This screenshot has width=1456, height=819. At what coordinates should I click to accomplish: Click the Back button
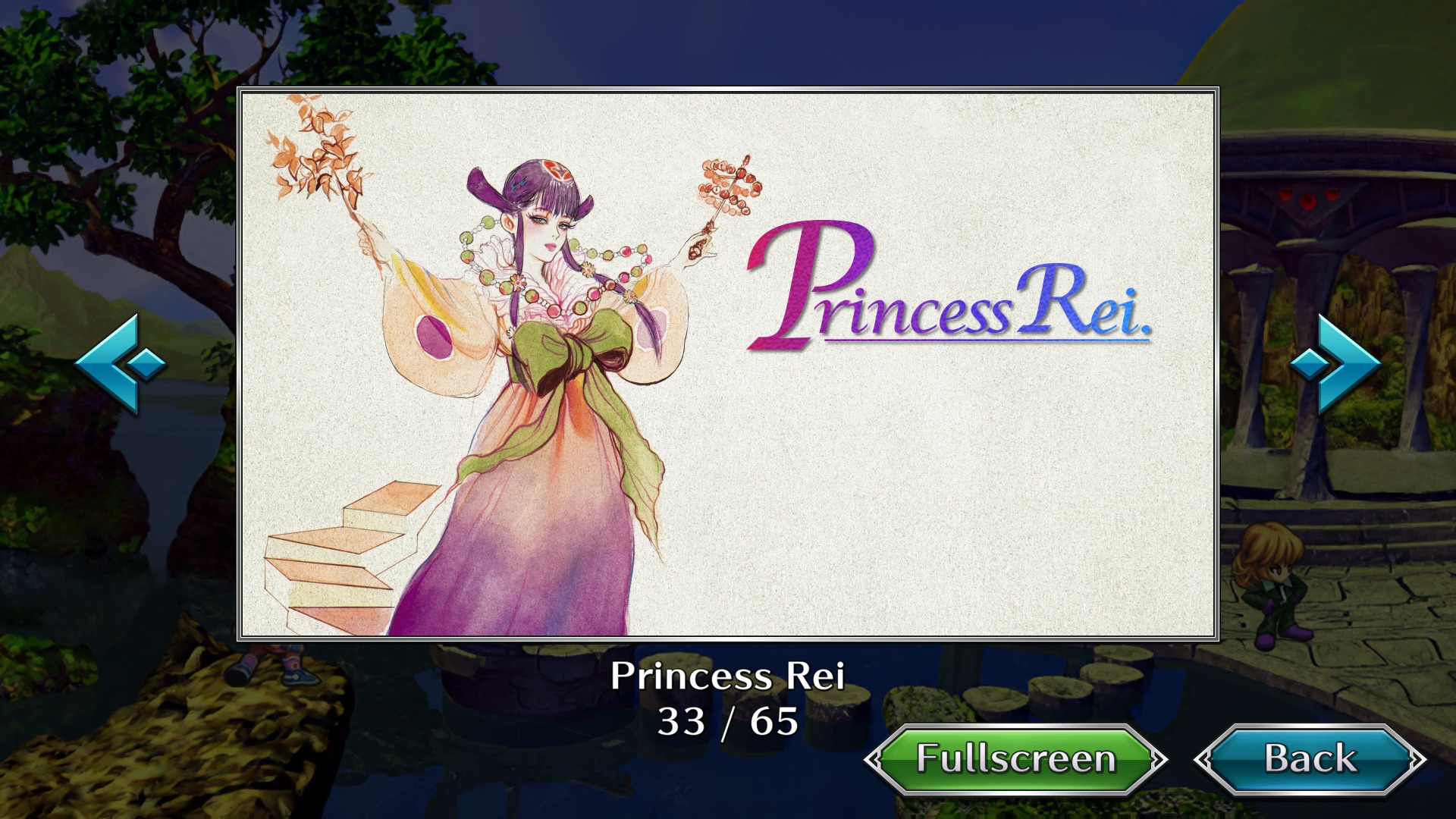[x=1310, y=759]
